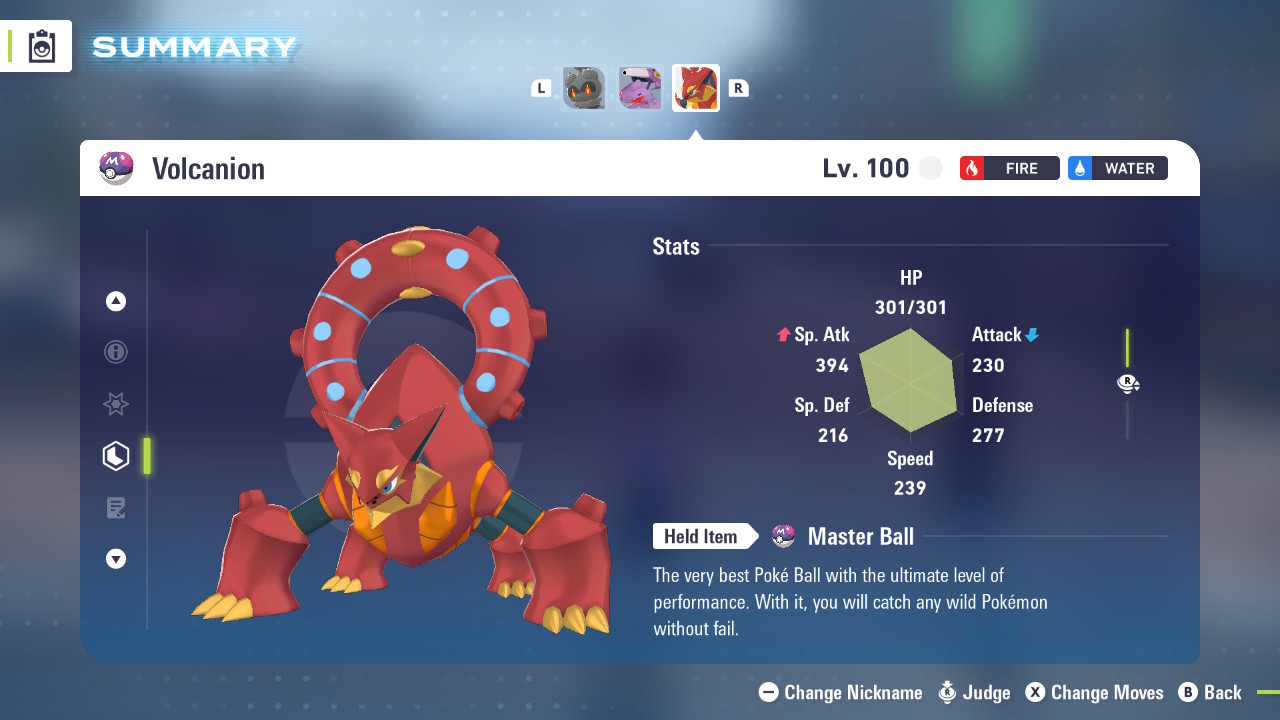The width and height of the screenshot is (1280, 720).
Task: Toggle the FIRE type badge
Action: coord(1009,168)
